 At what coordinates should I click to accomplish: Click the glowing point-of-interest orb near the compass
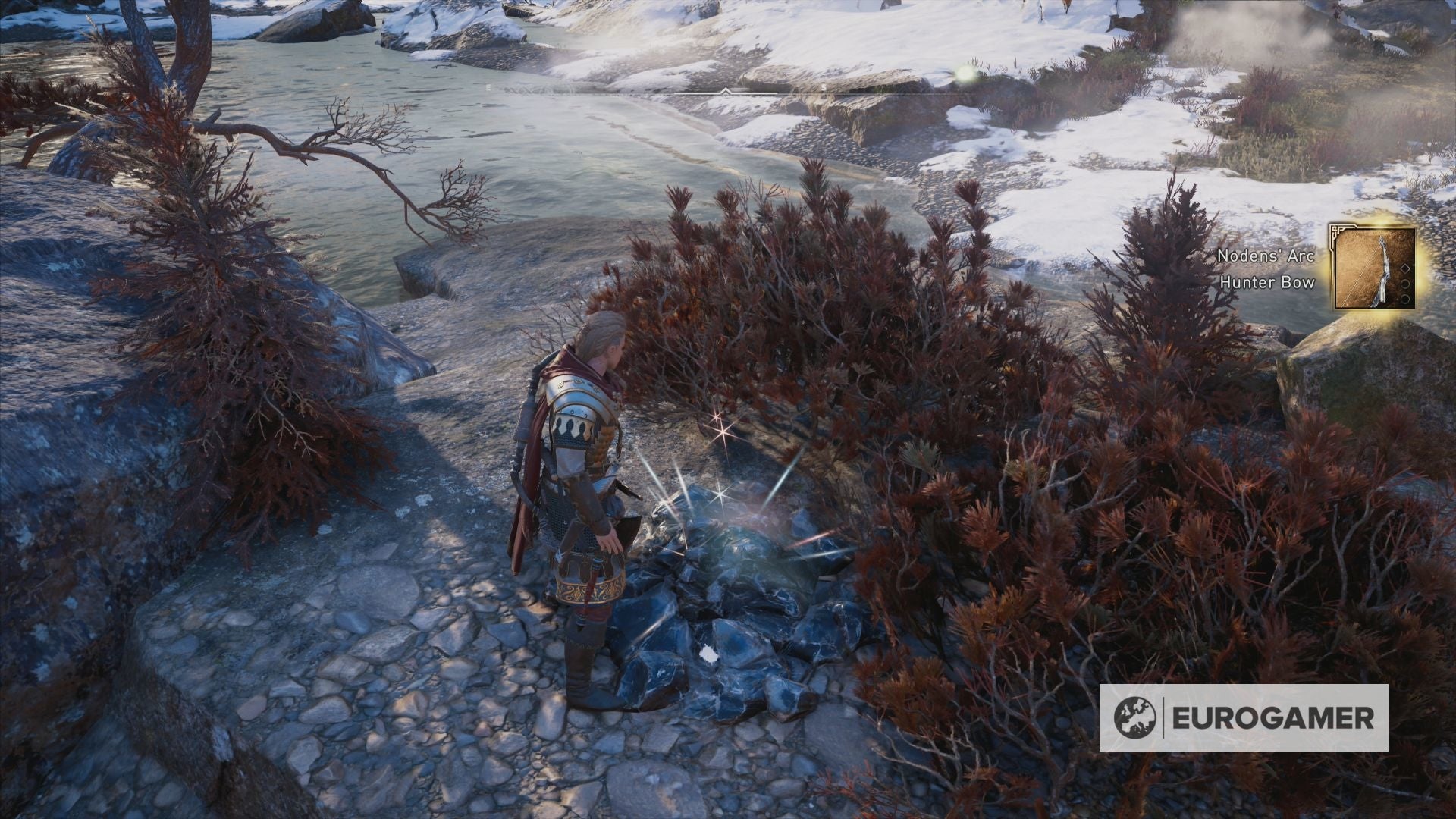click(x=965, y=74)
